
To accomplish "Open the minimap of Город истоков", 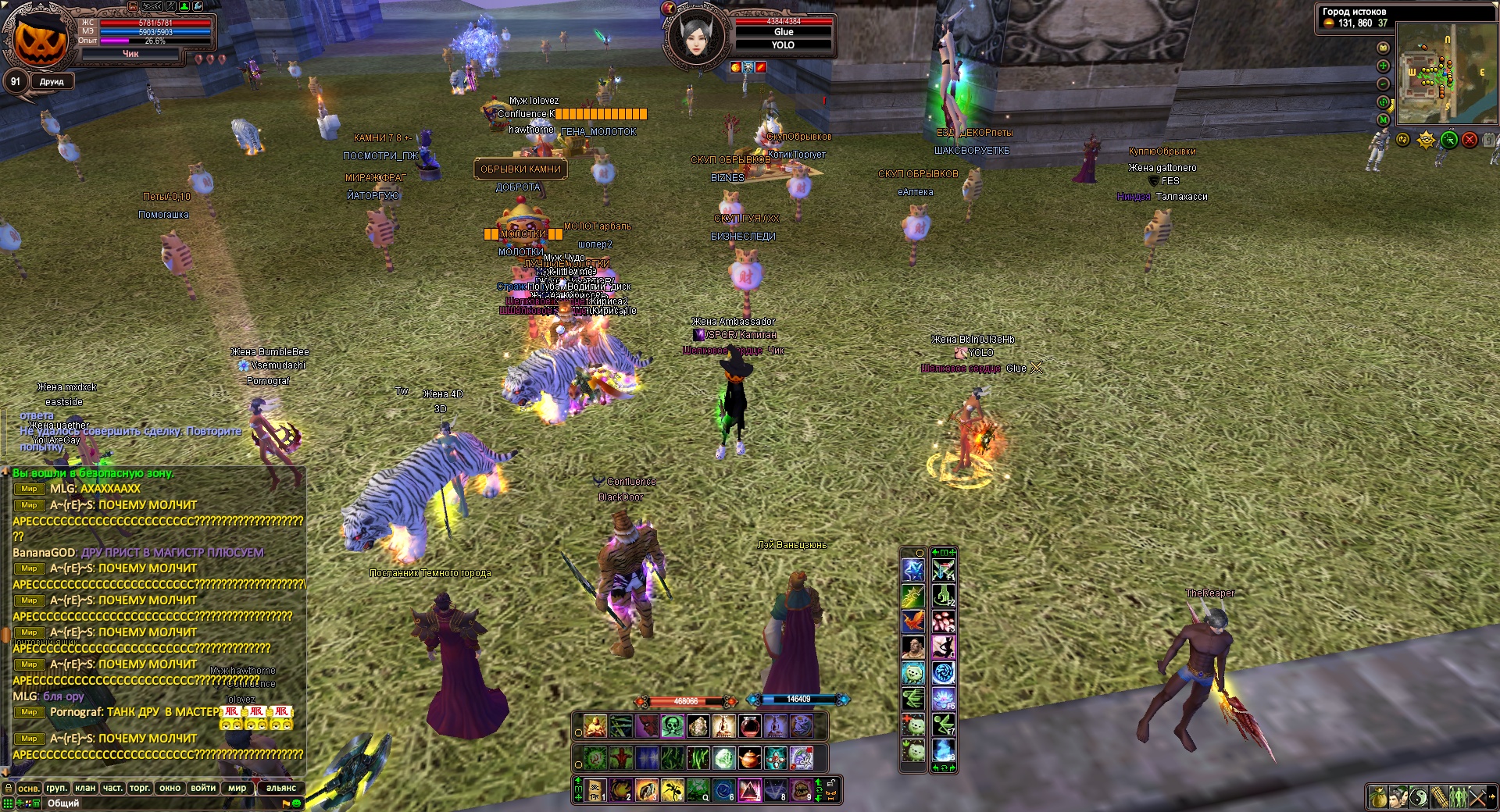I will point(1445,74).
